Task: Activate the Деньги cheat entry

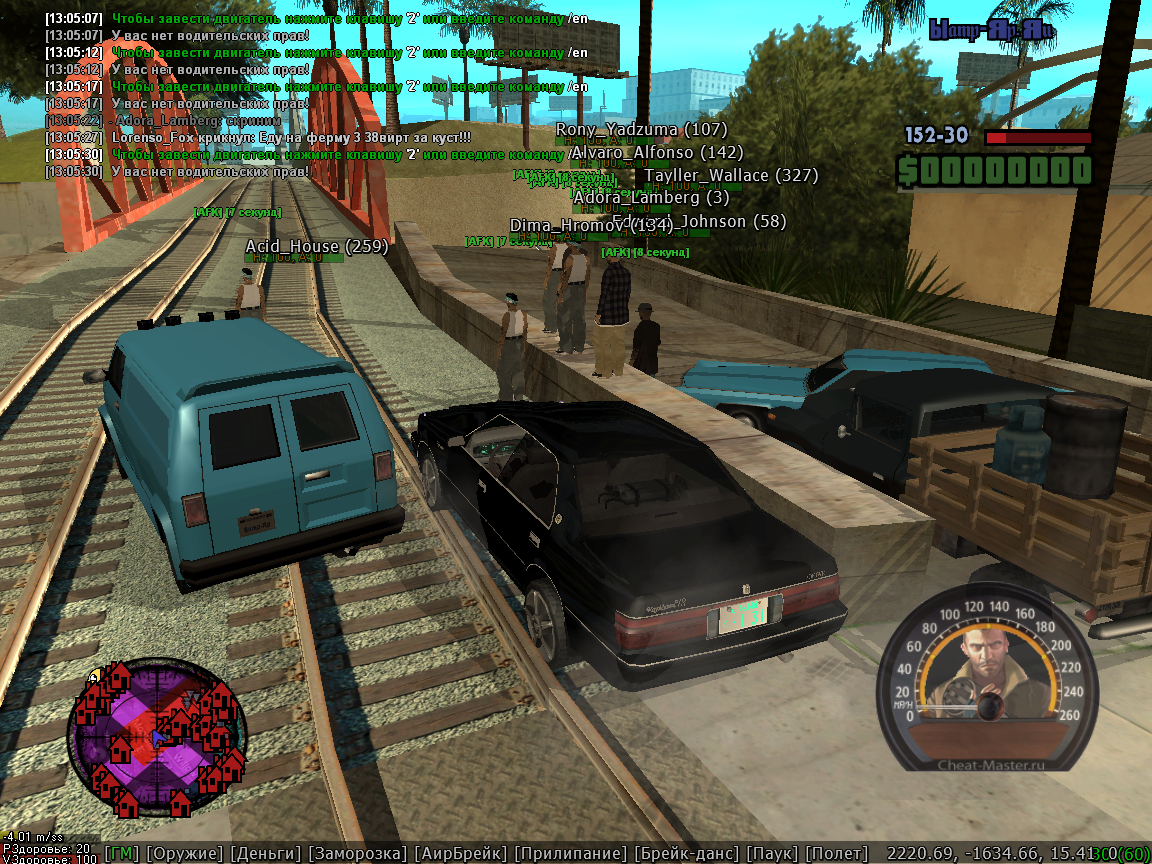Action: (x=265, y=853)
